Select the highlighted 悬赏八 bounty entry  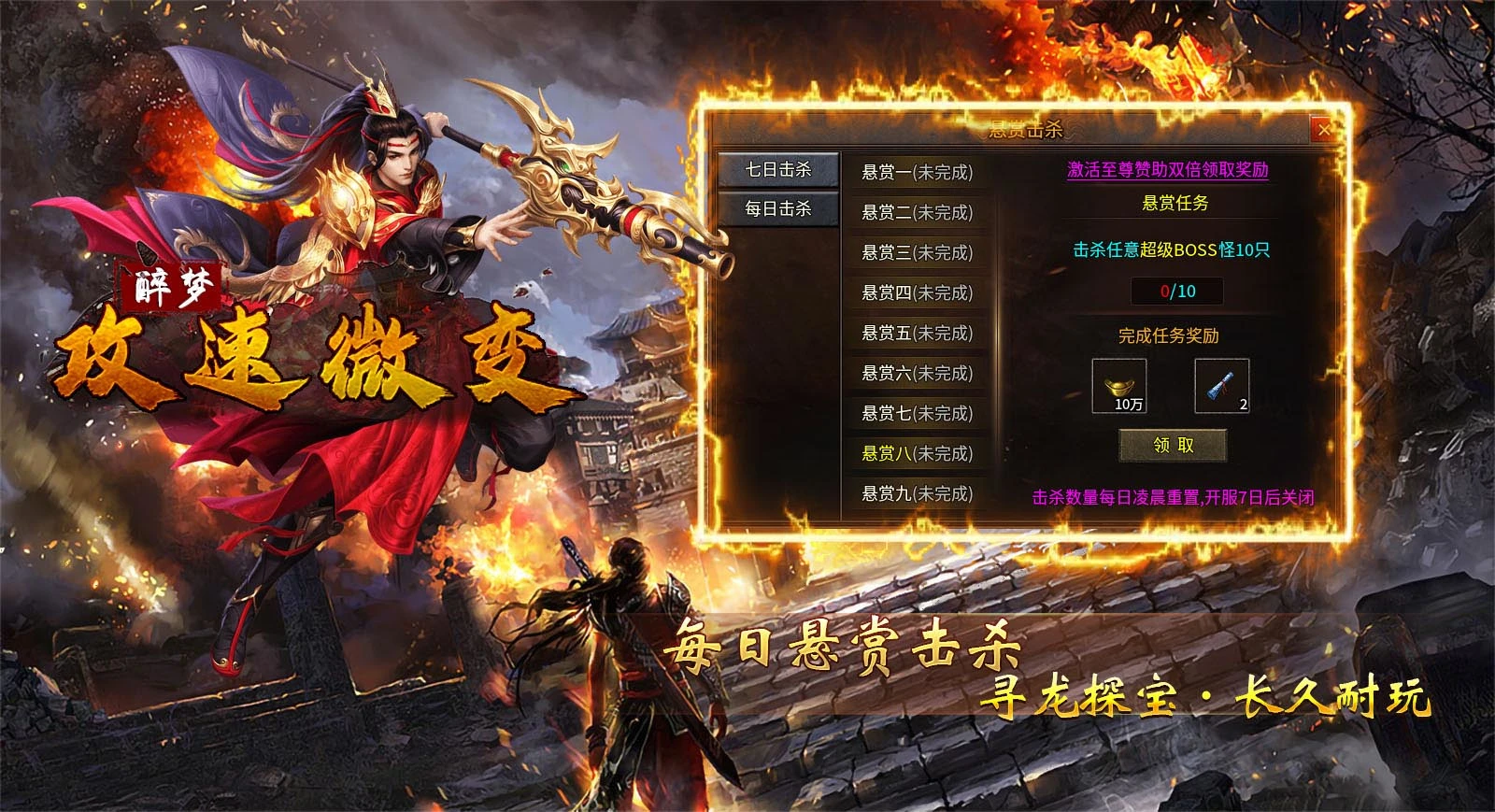click(920, 455)
